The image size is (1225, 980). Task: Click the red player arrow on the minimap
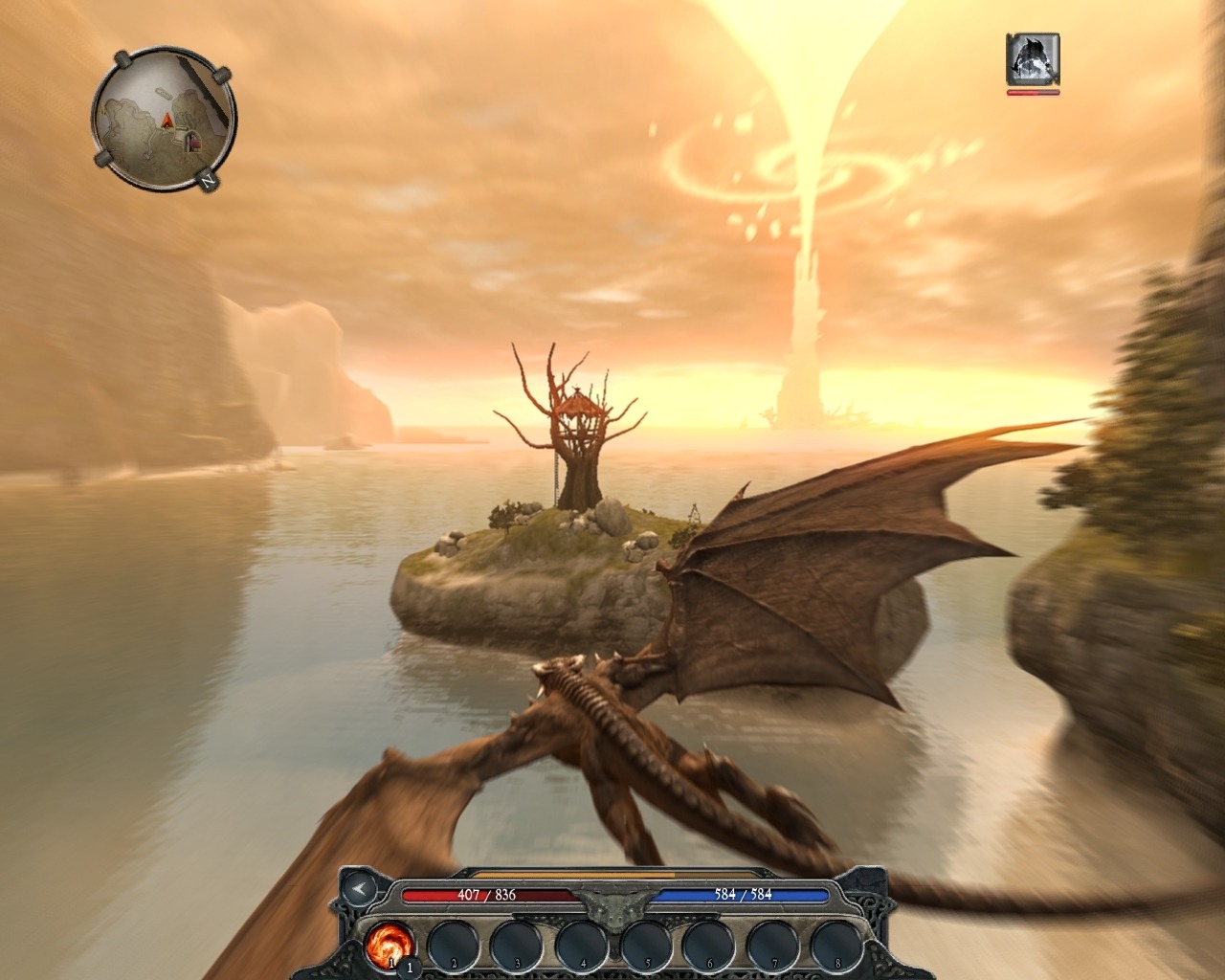[x=167, y=121]
